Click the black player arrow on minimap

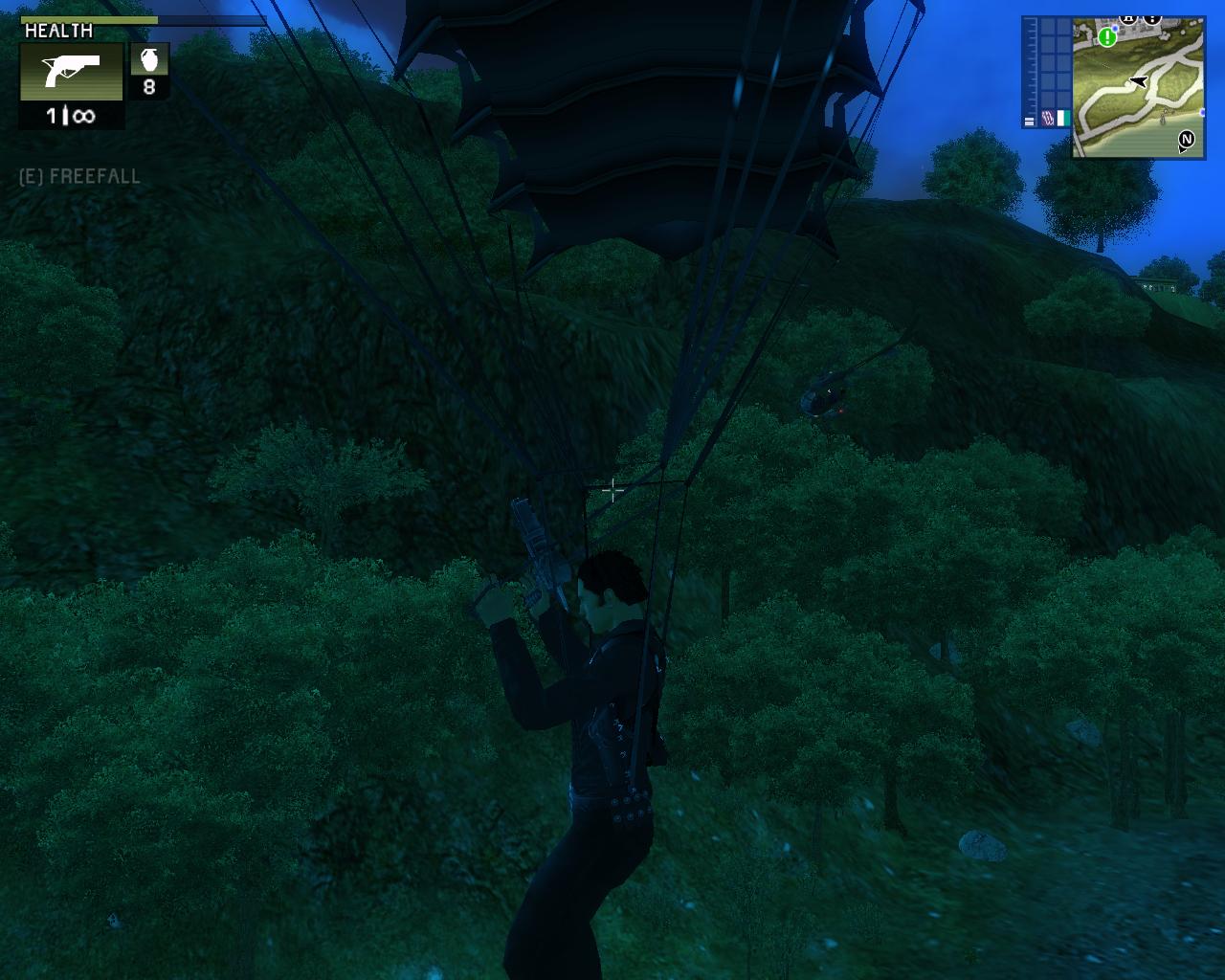(1138, 82)
